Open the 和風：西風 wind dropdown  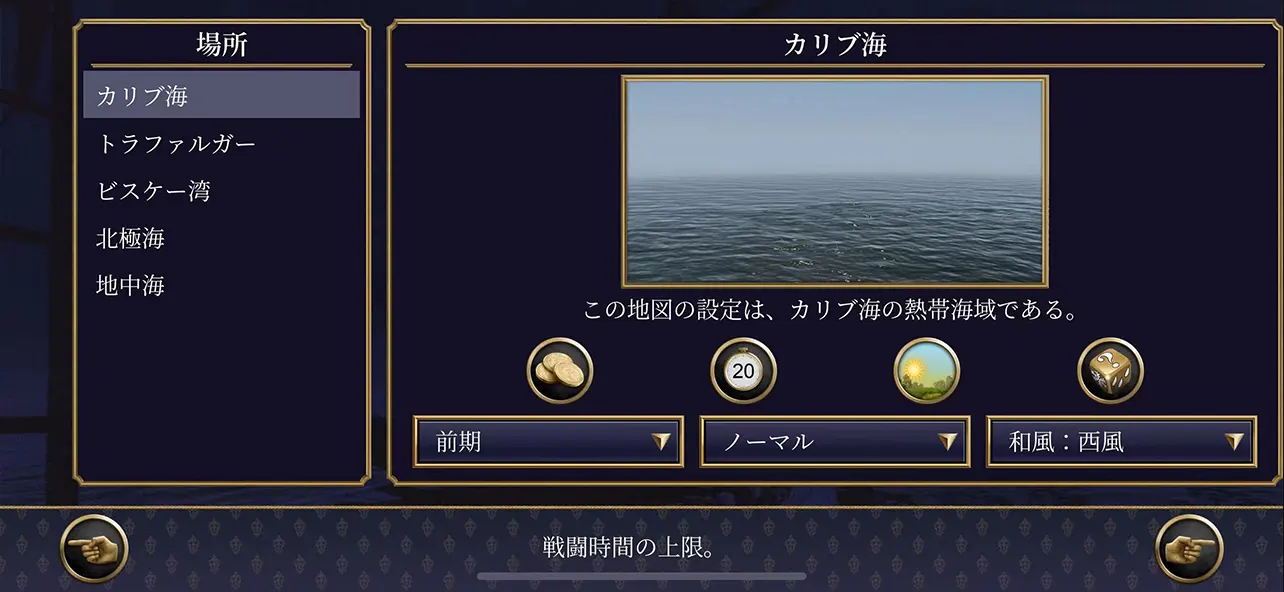point(1121,442)
